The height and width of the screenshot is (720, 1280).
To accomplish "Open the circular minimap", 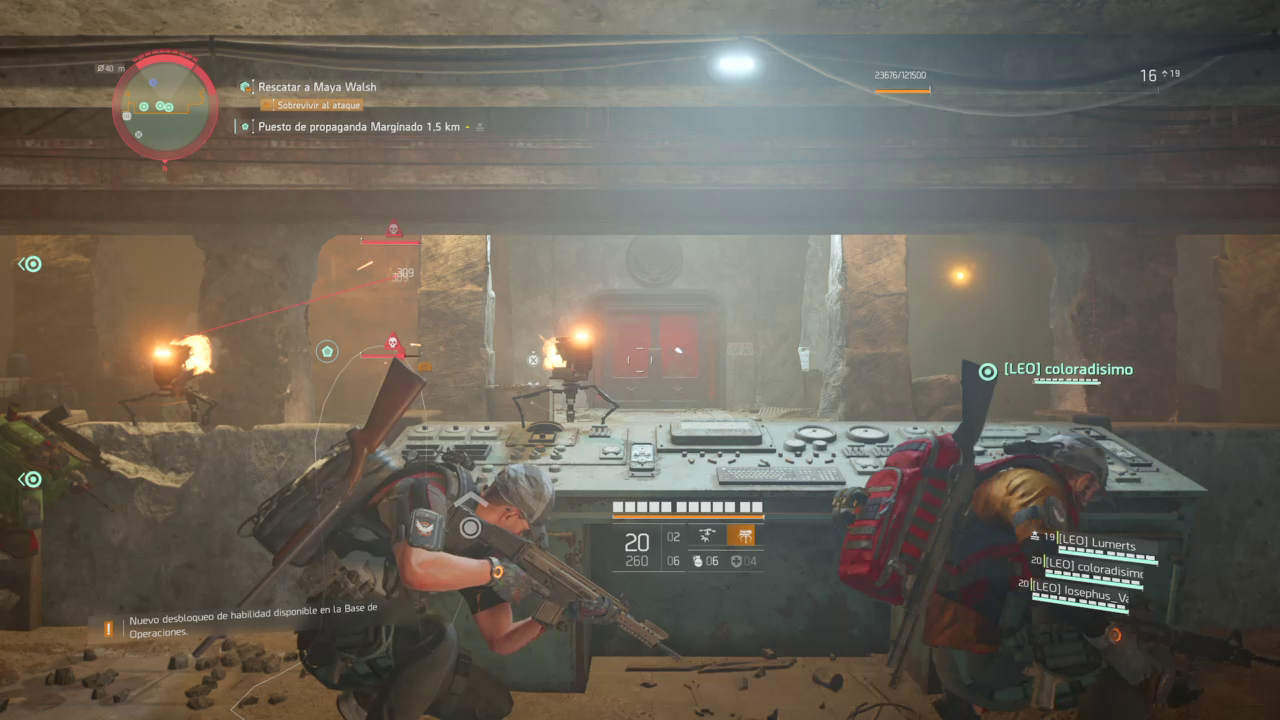I will [165, 104].
